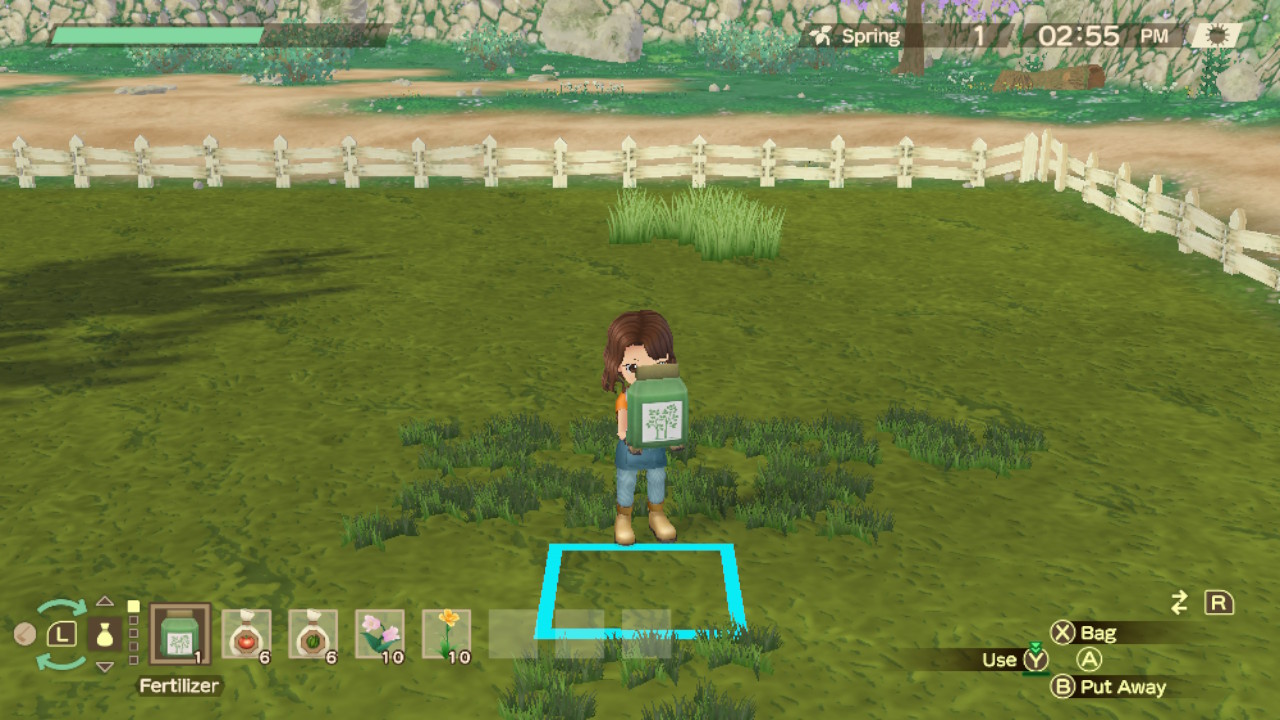1280x720 pixels.
Task: Click the seed pouch category icon
Action: point(105,634)
